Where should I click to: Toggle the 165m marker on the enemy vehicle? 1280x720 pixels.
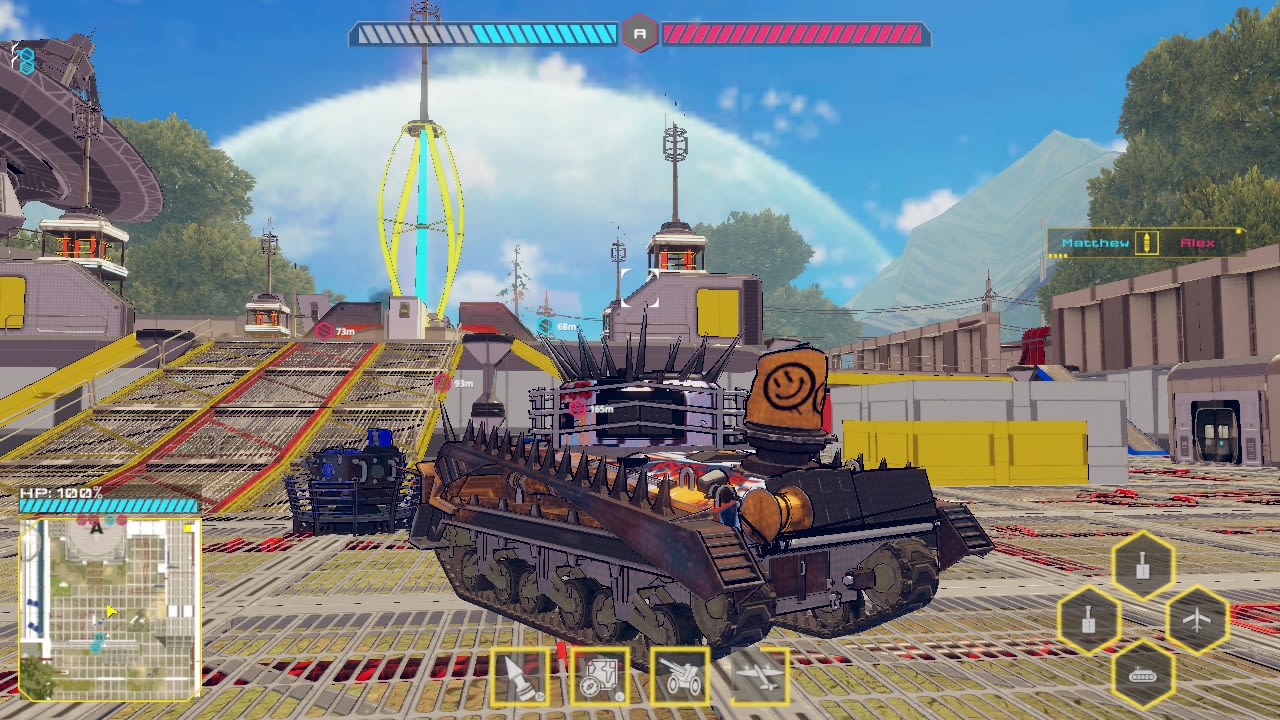click(x=589, y=410)
